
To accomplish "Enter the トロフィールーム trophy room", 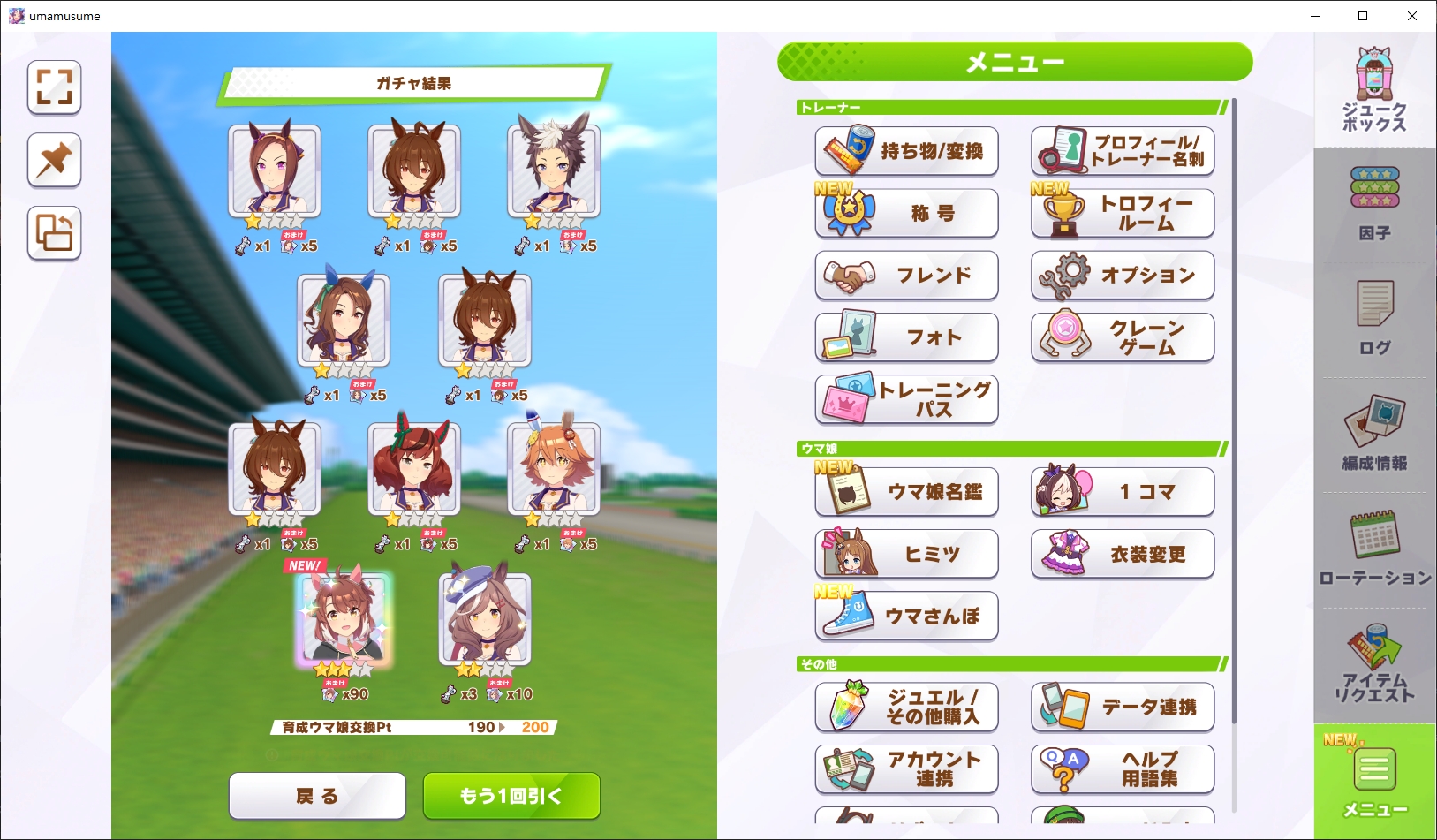I will pos(1123,213).
